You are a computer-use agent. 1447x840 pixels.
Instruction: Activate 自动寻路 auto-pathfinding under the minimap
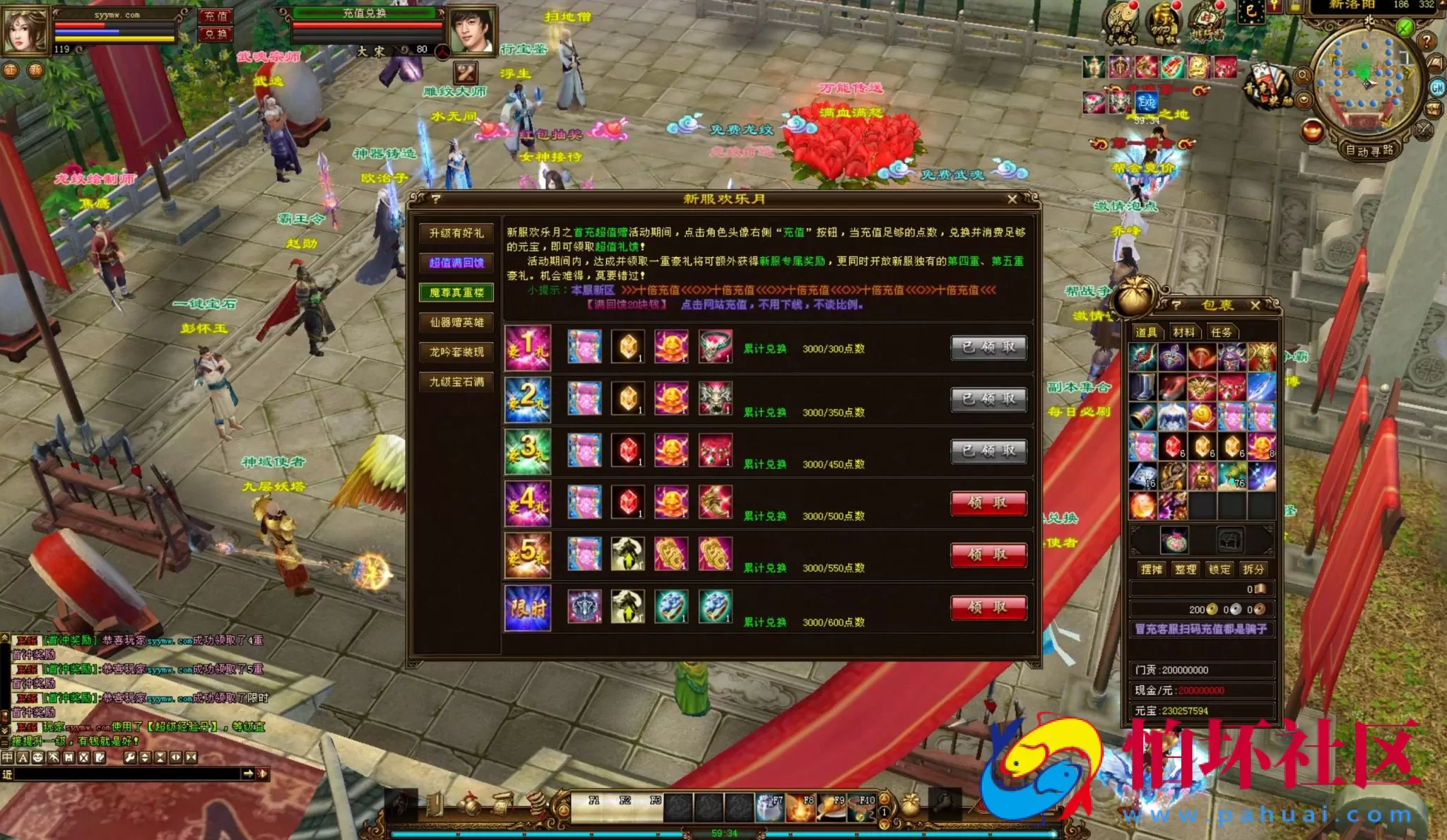click(1369, 150)
